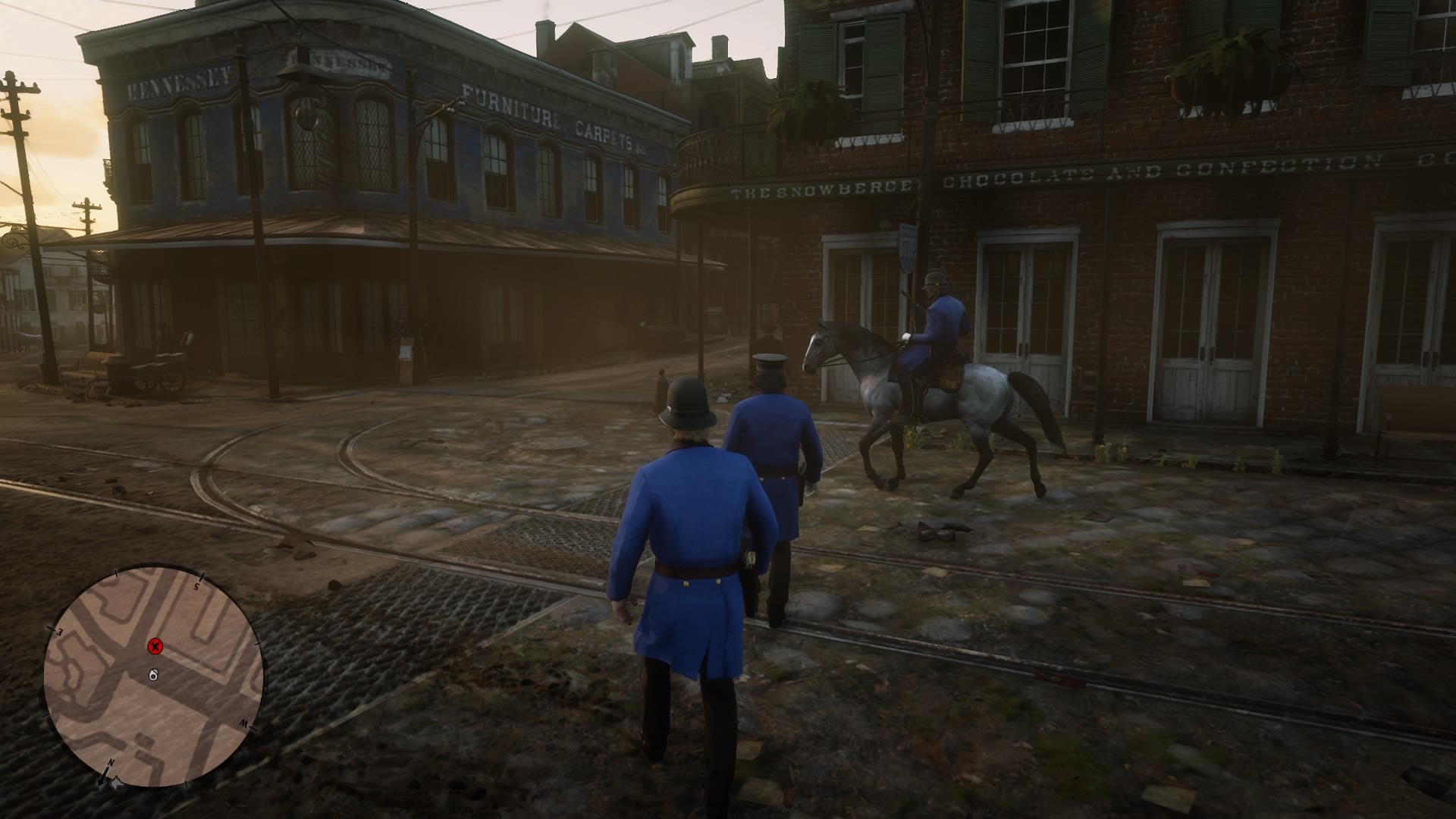Screen dimensions: 1456x819
Task: Click the white horse icon on the minimap
Action: click(153, 676)
